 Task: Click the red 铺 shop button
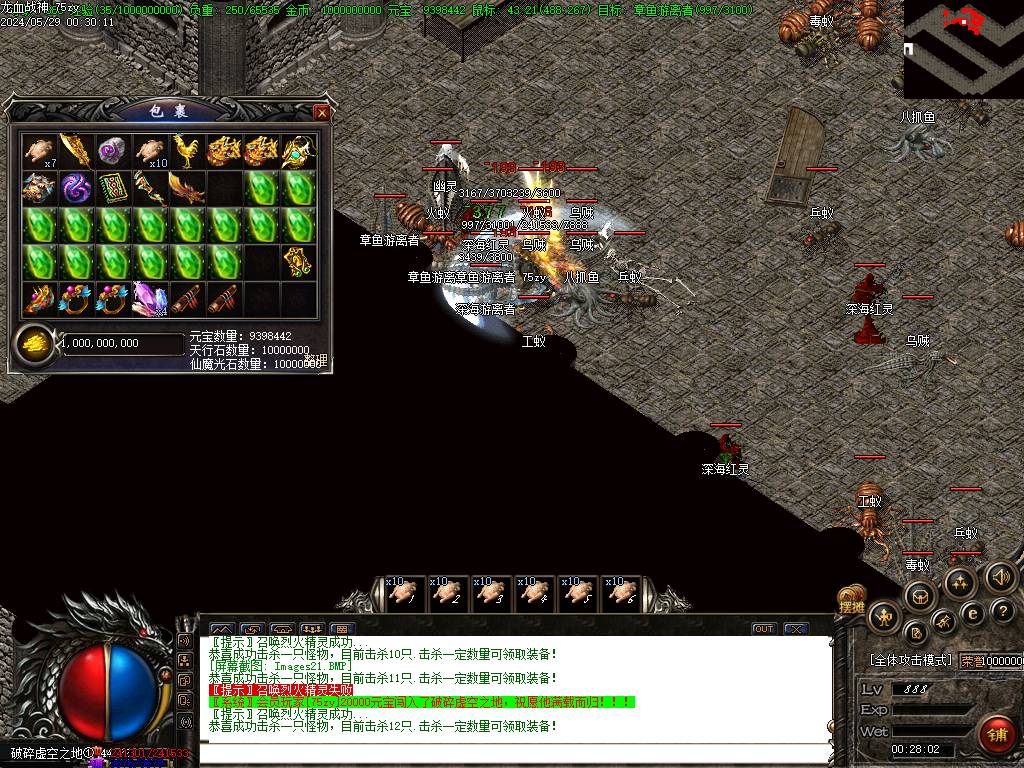tap(996, 736)
